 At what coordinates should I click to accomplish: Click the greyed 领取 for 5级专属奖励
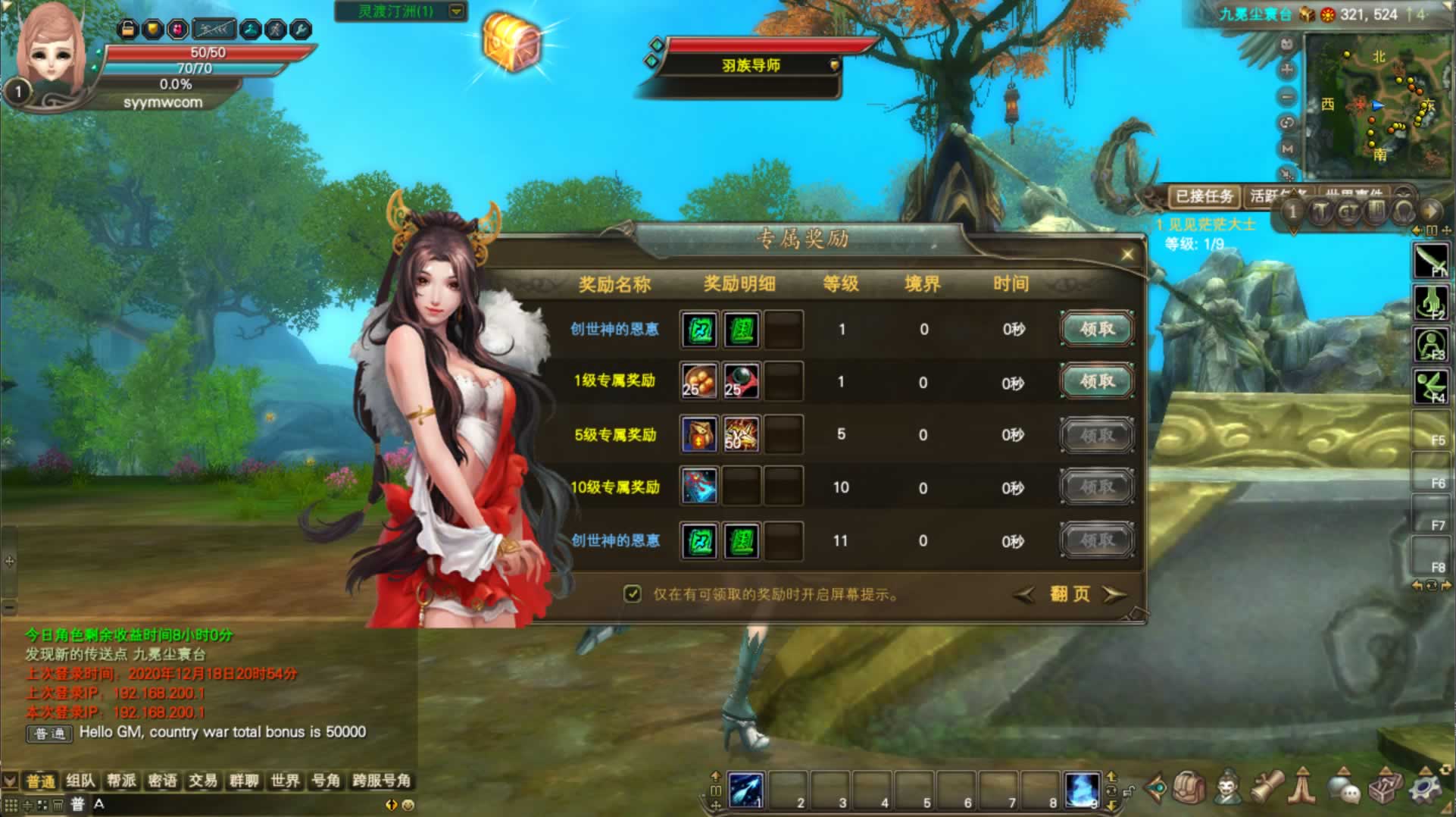(1096, 435)
